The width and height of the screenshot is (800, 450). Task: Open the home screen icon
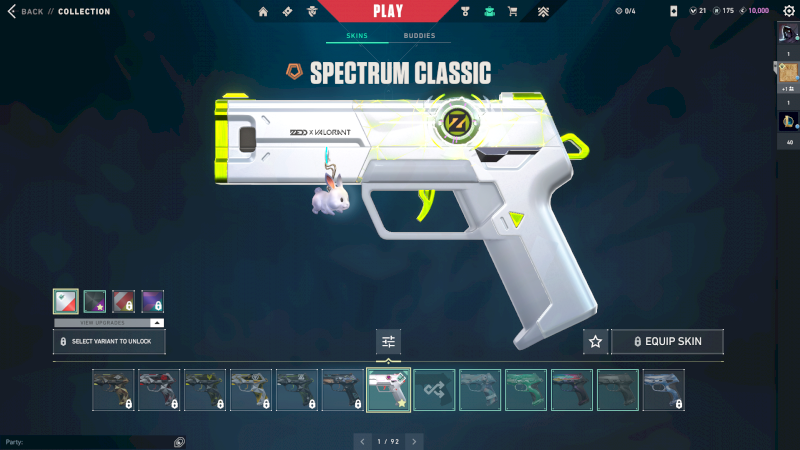coord(264,12)
